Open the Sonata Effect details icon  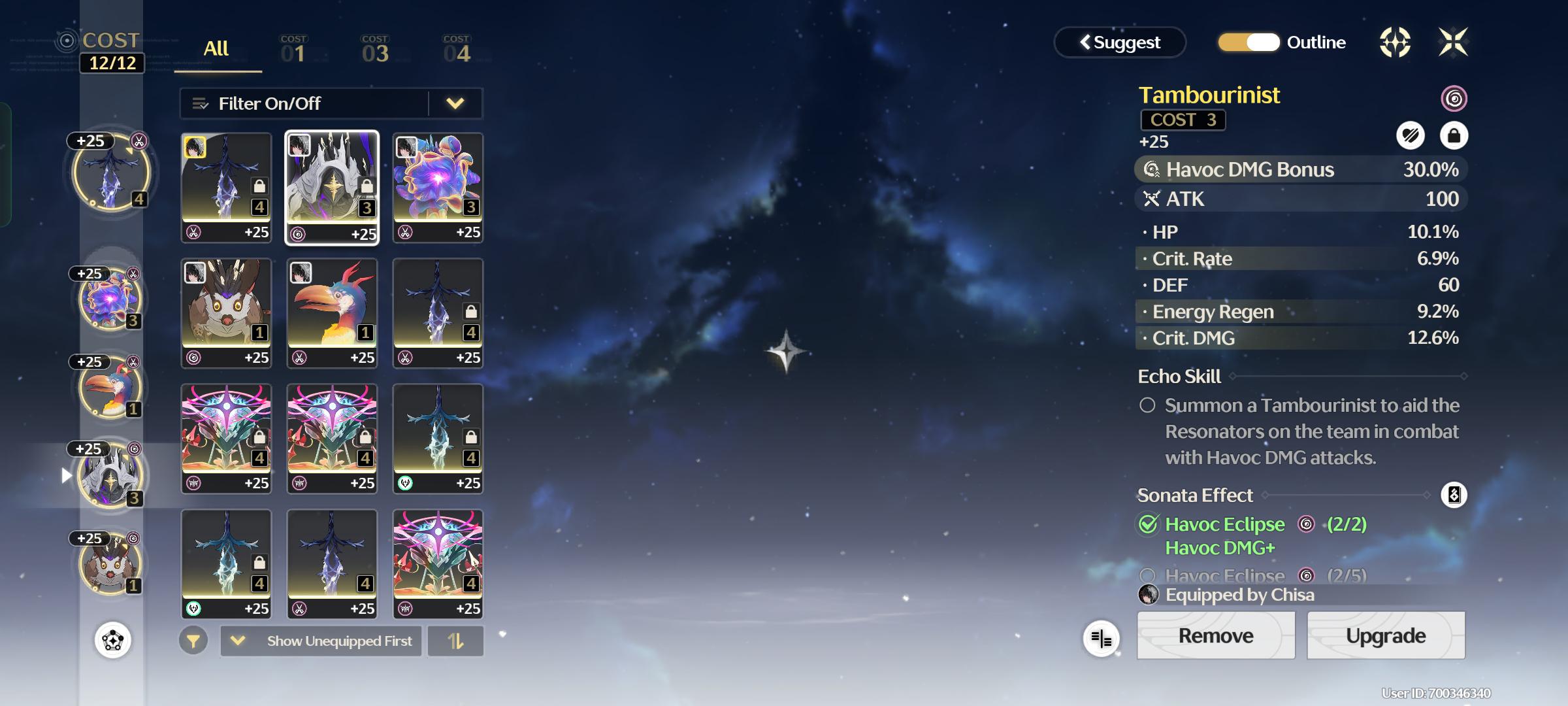(x=1454, y=495)
